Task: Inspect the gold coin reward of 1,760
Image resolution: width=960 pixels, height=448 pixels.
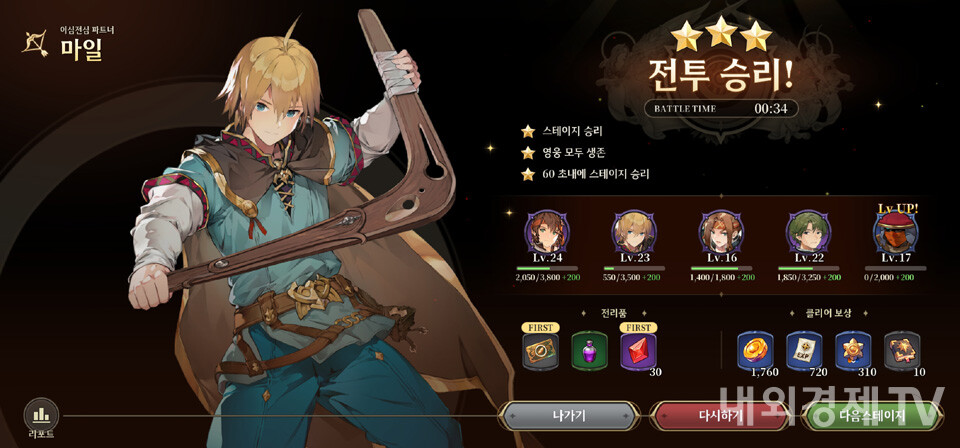Action: click(756, 351)
